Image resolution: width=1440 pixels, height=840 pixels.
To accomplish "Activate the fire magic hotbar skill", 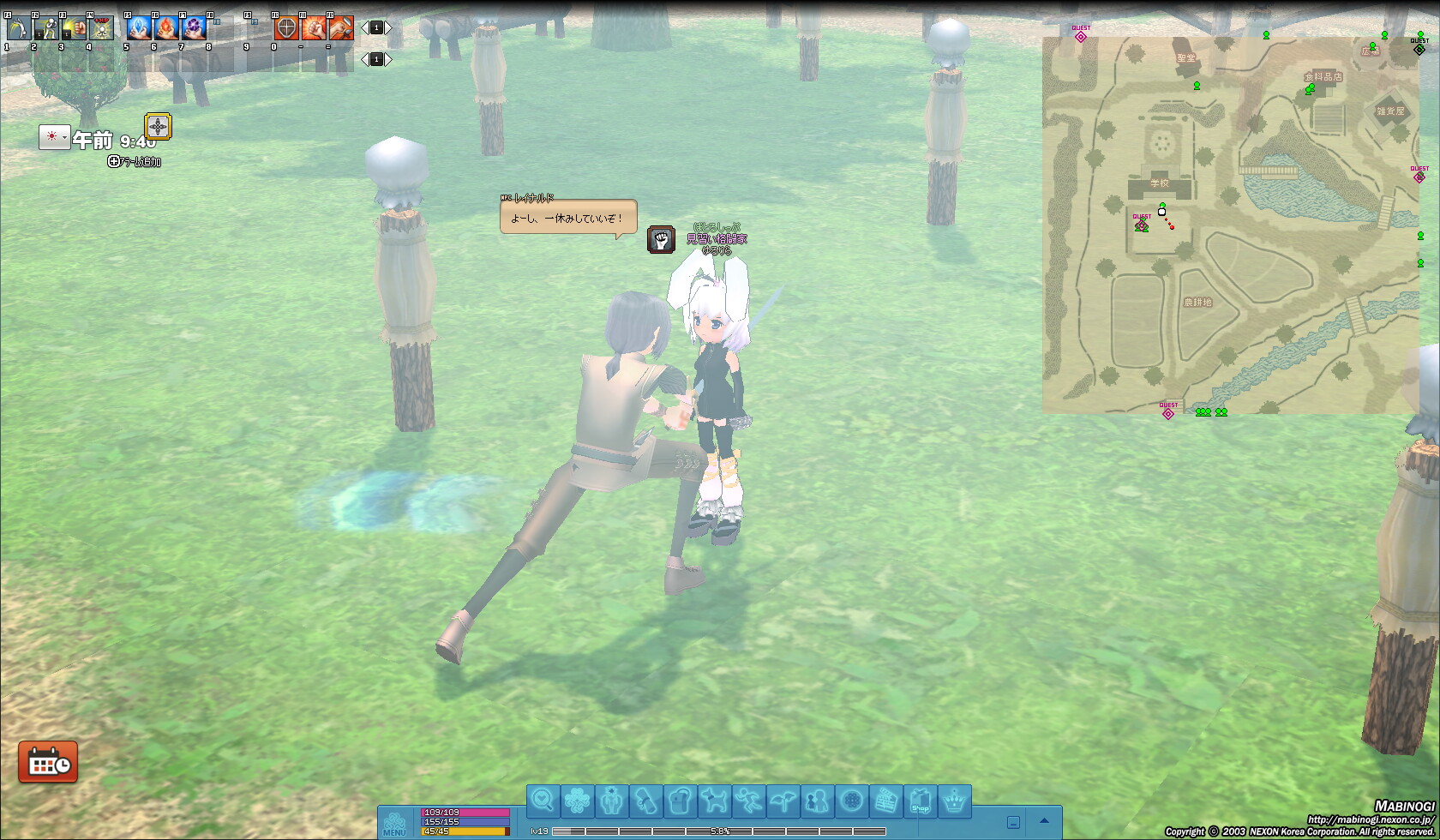I will coord(166,28).
